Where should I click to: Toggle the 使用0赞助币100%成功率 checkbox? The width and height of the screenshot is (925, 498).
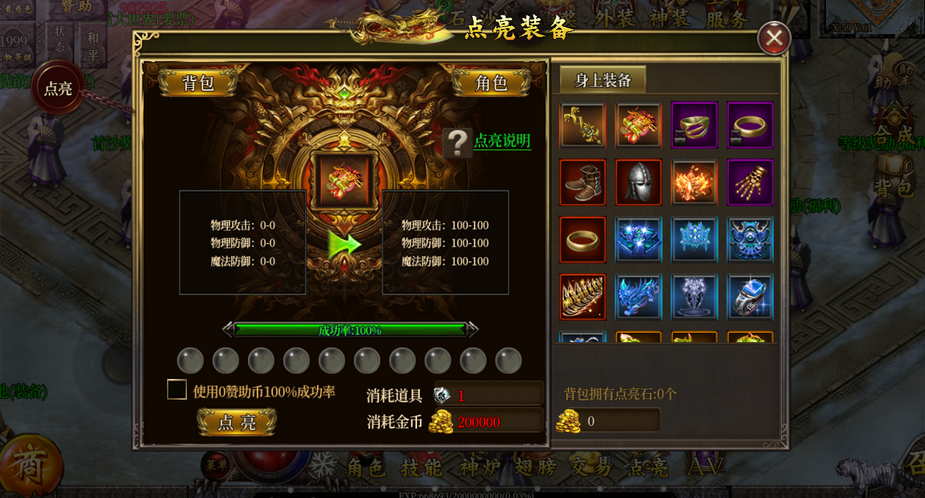point(177,390)
